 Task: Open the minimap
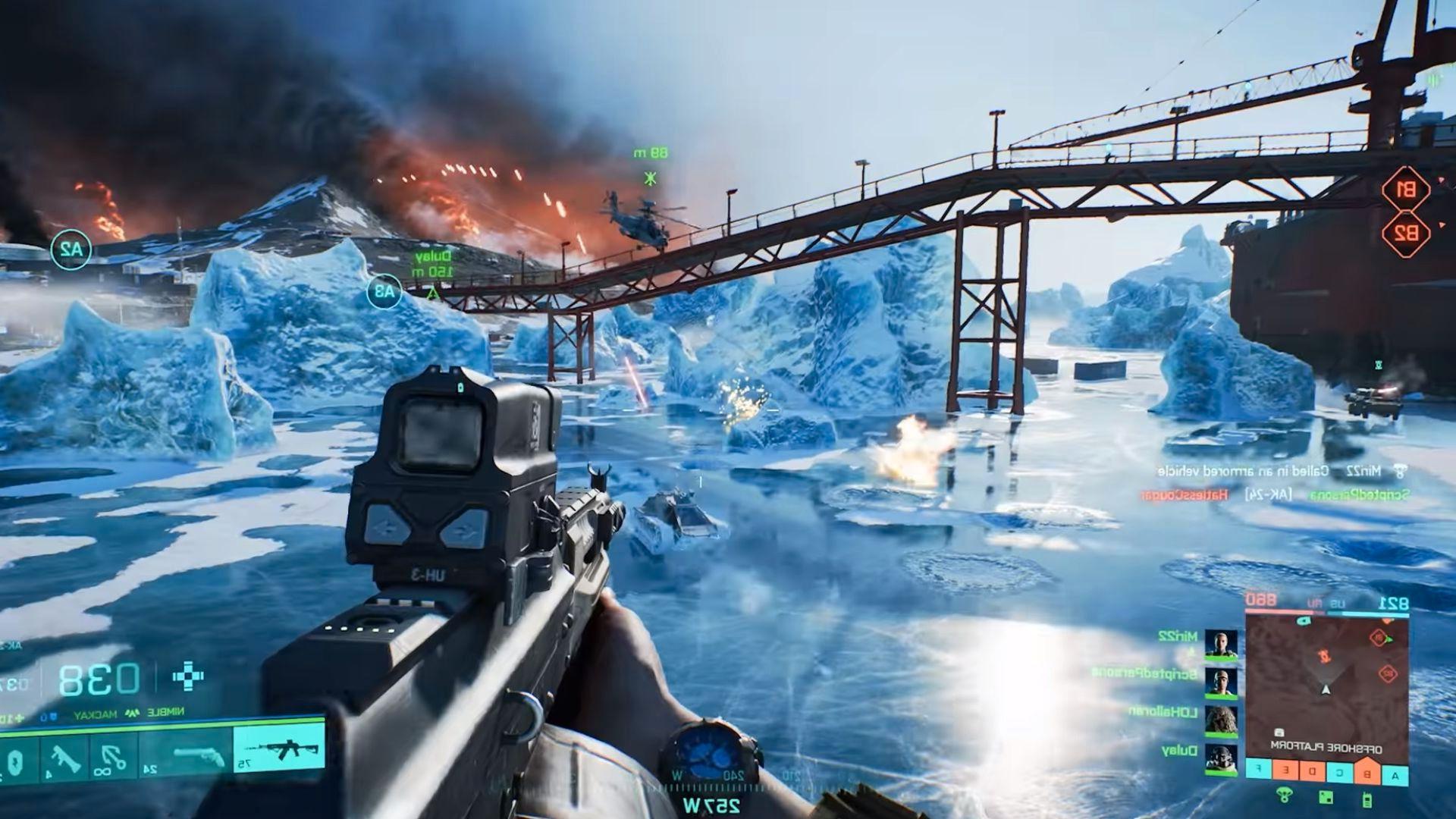(x=1326, y=682)
